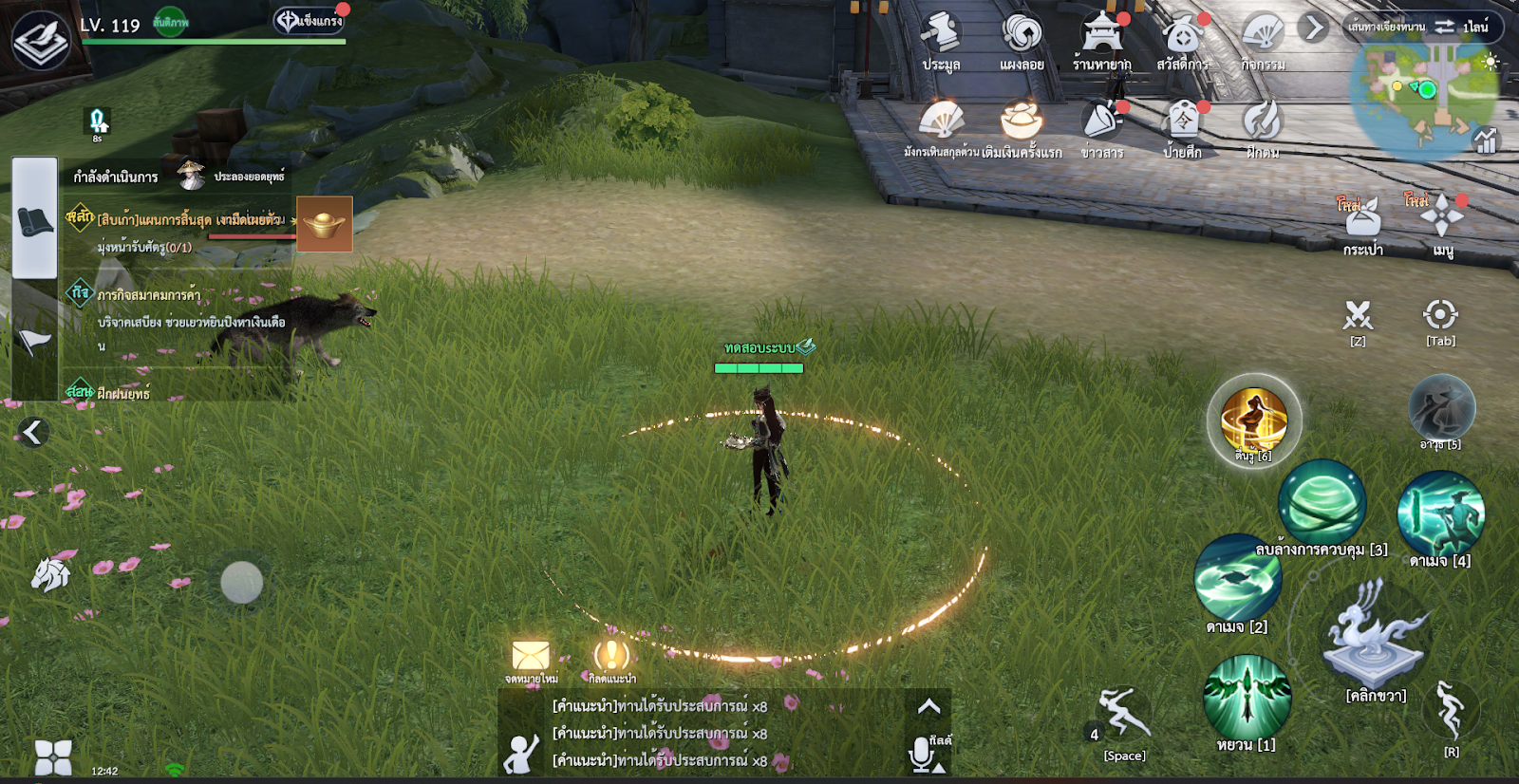
Task: Activate the ดาเมจ [4] skill
Action: pos(1440,513)
